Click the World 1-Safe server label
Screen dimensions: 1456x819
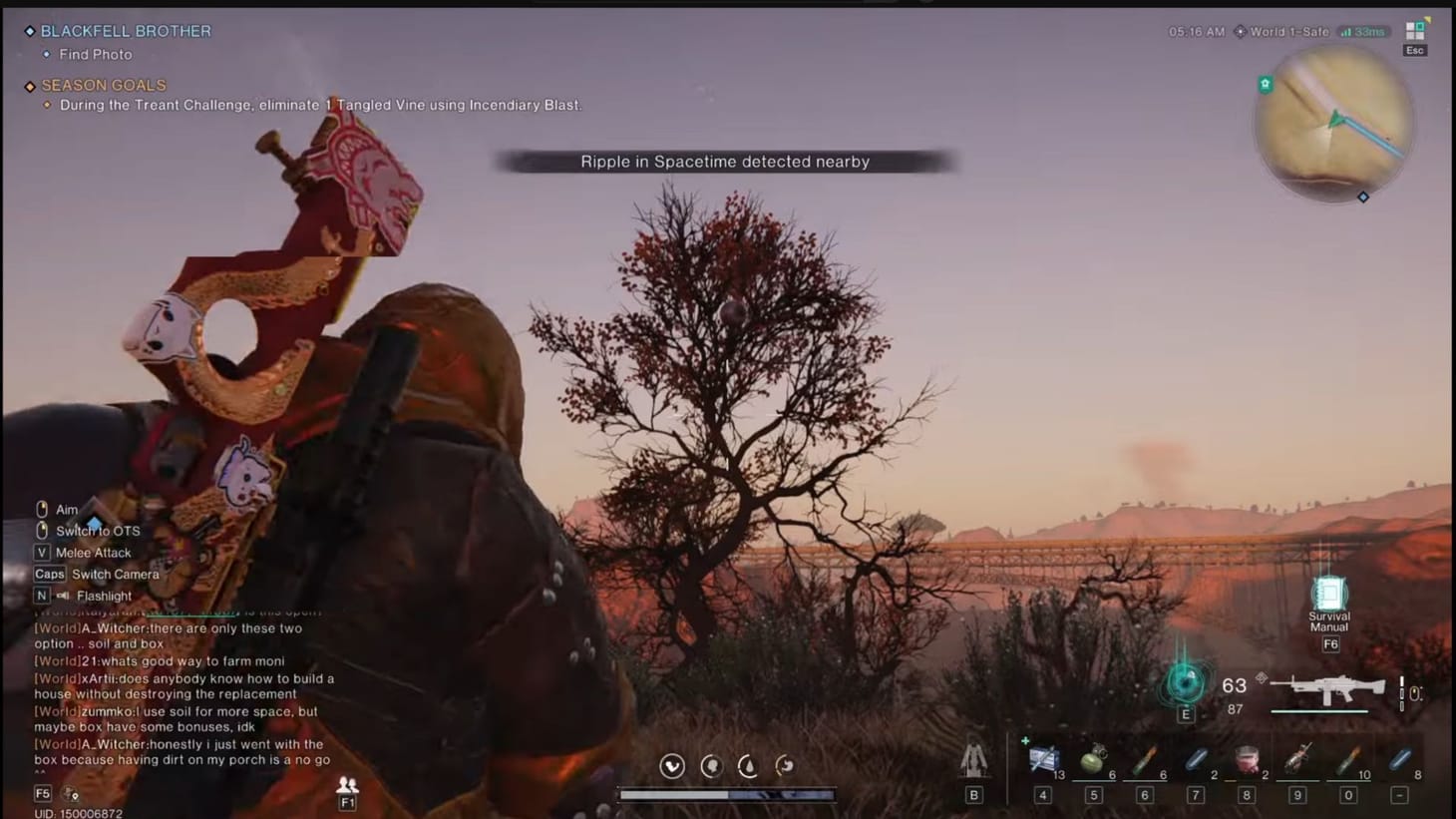pyautogui.click(x=1288, y=31)
